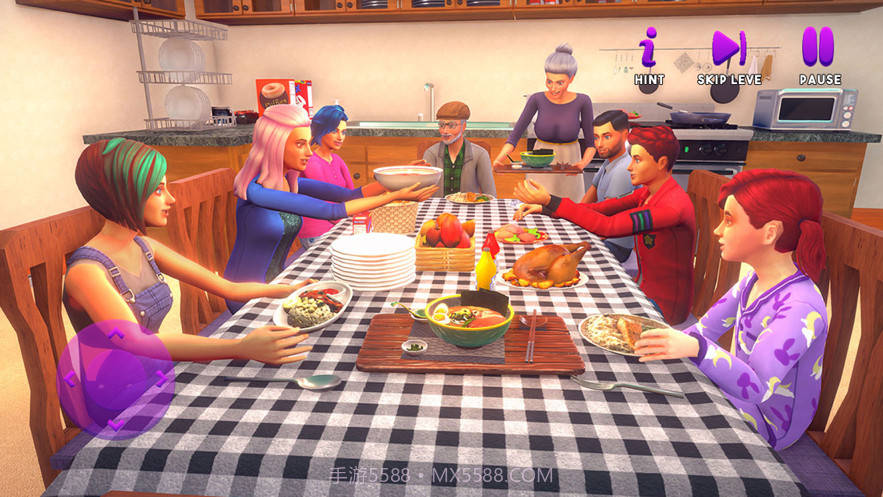This screenshot has width=883, height=497.
Task: Tap the joystick's down arrow
Action: click(116, 424)
